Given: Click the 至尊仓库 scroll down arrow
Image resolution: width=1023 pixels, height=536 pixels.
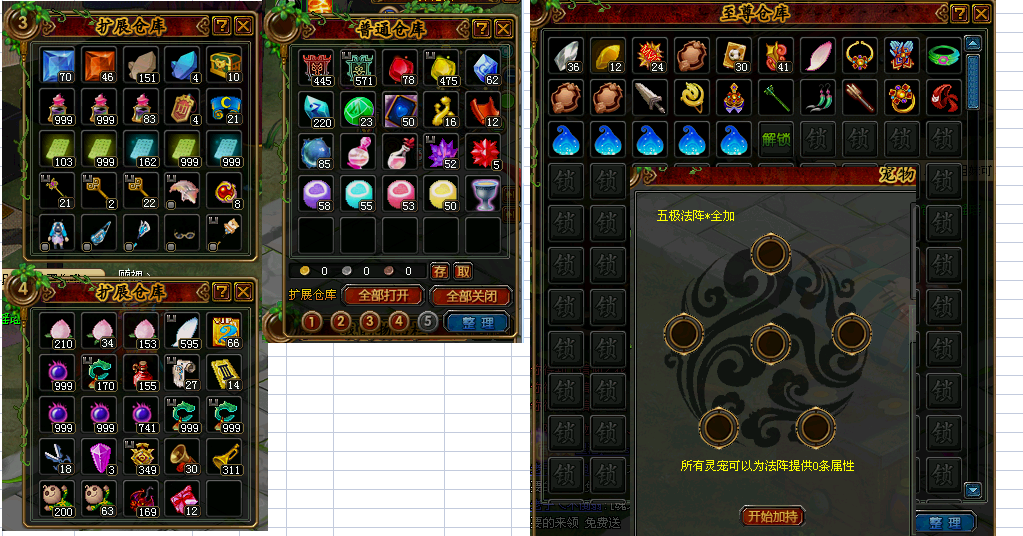Looking at the screenshot, I should (973, 489).
